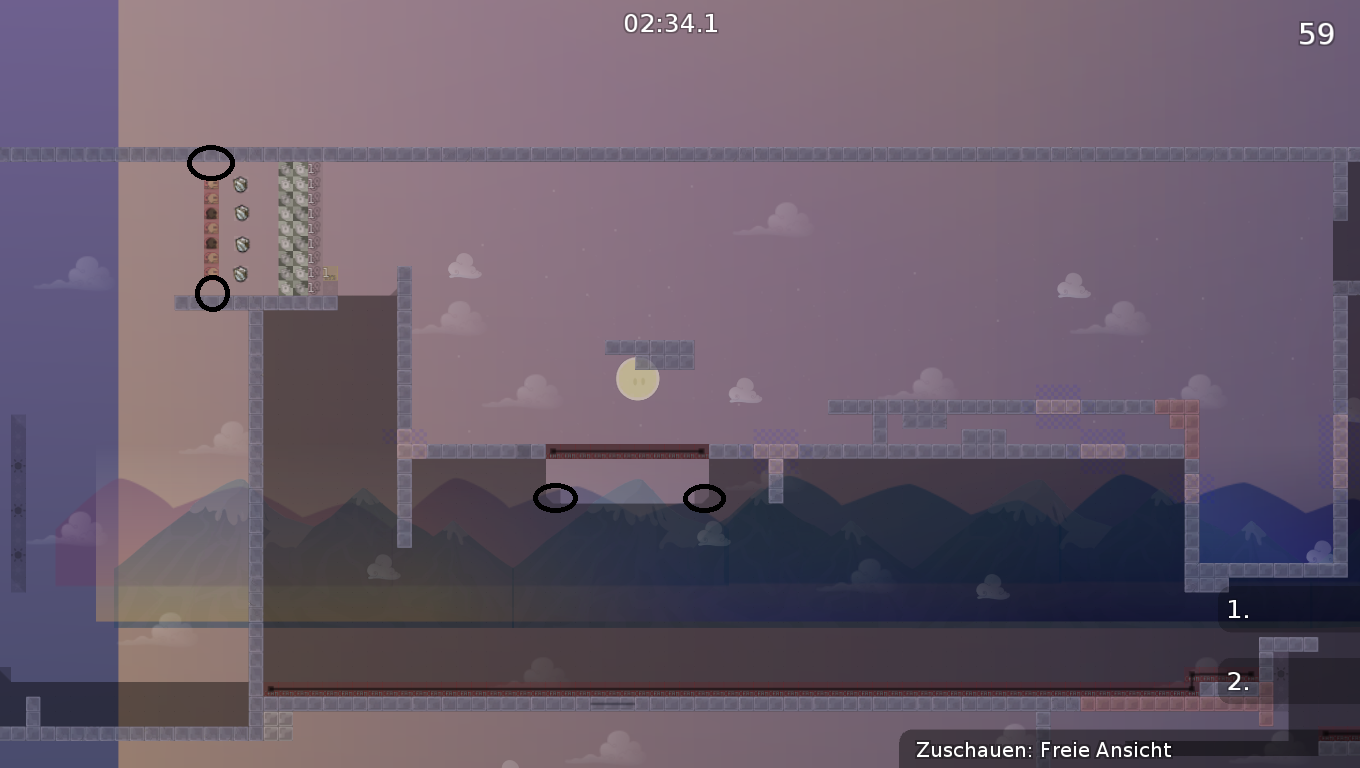
Task: Click the '2.' scoreboard entry on the right
Action: point(1237,682)
